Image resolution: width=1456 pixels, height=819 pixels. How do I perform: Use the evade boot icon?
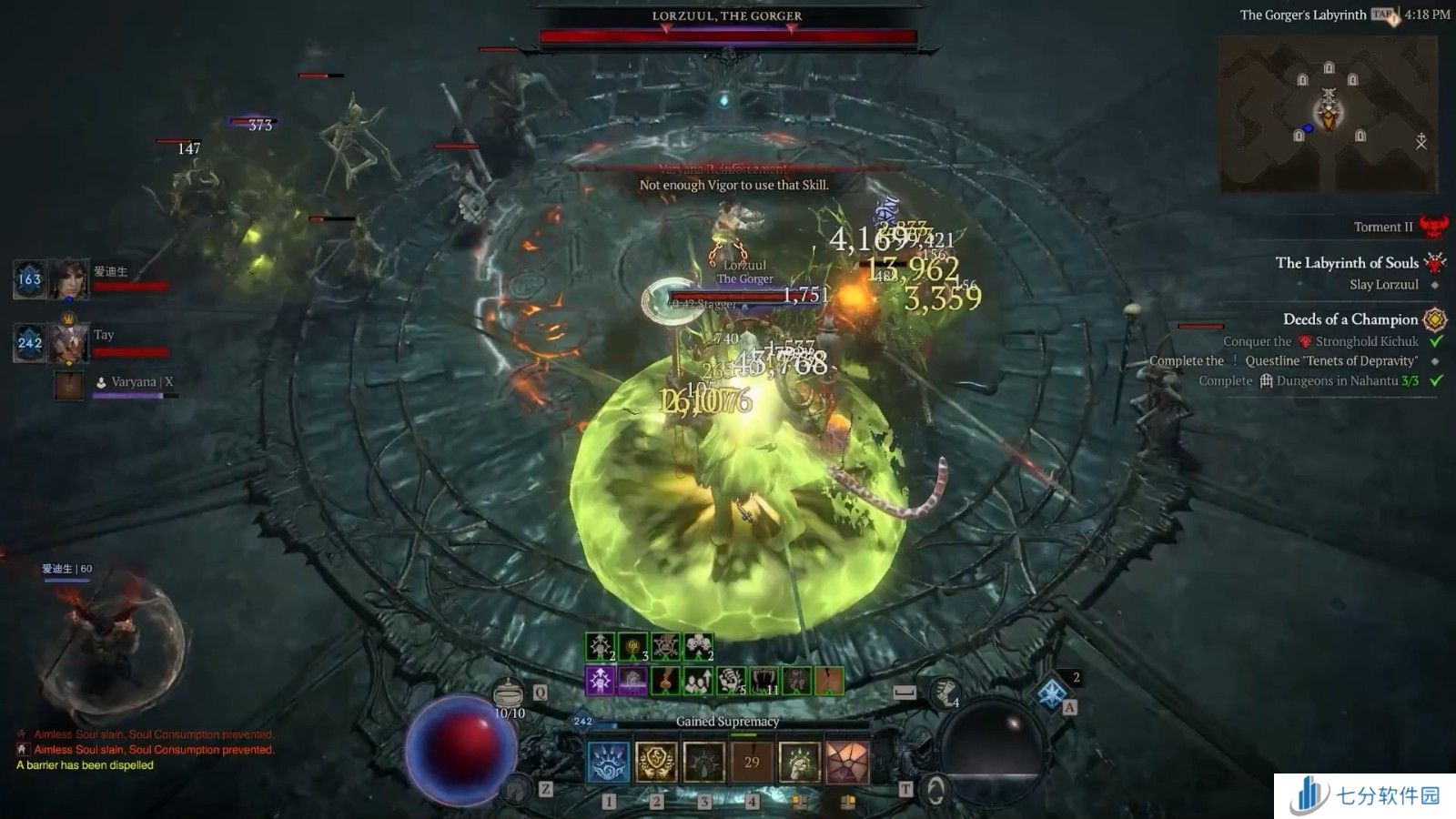[945, 693]
